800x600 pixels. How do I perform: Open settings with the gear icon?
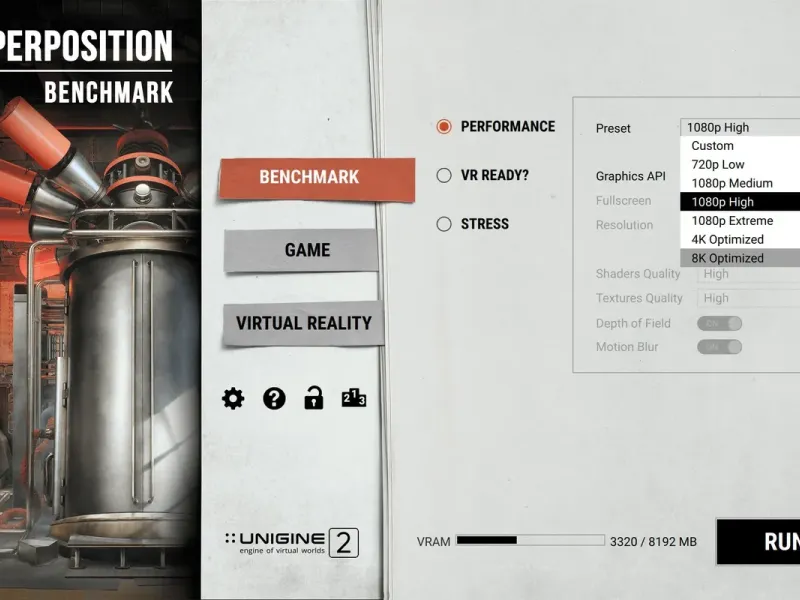point(233,399)
